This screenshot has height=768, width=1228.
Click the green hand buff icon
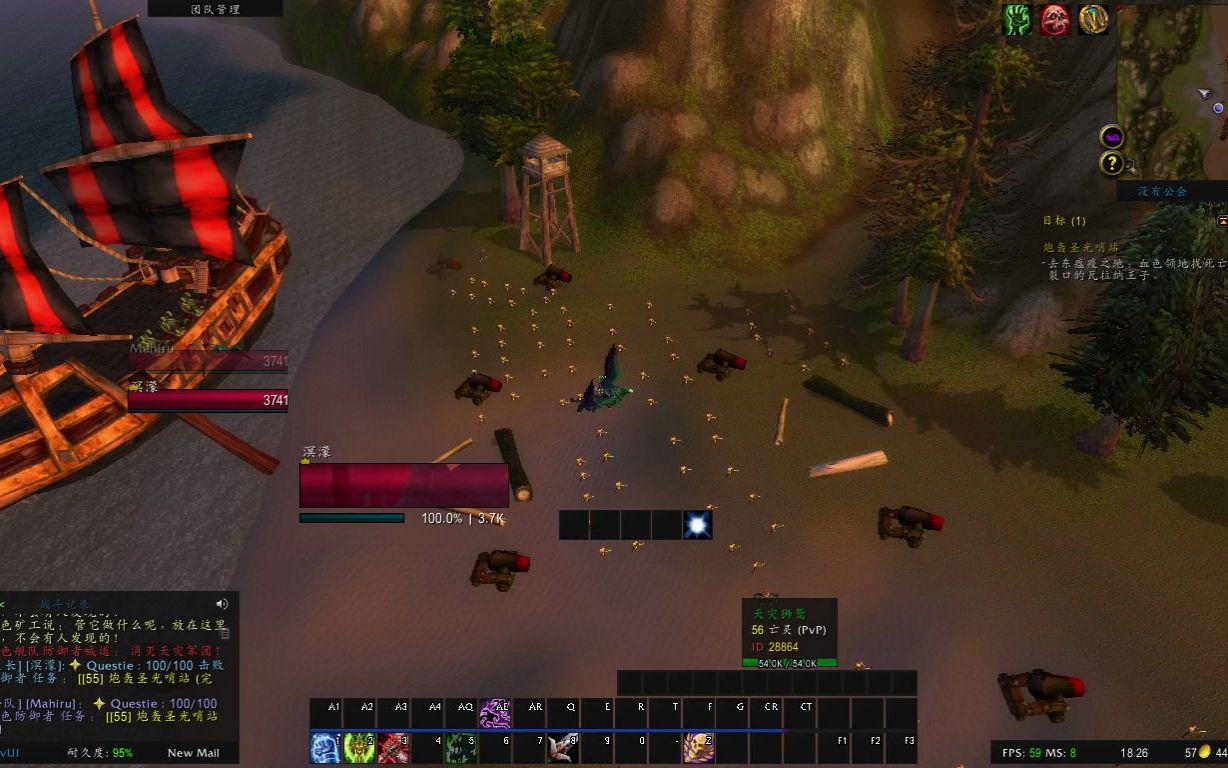click(1018, 20)
